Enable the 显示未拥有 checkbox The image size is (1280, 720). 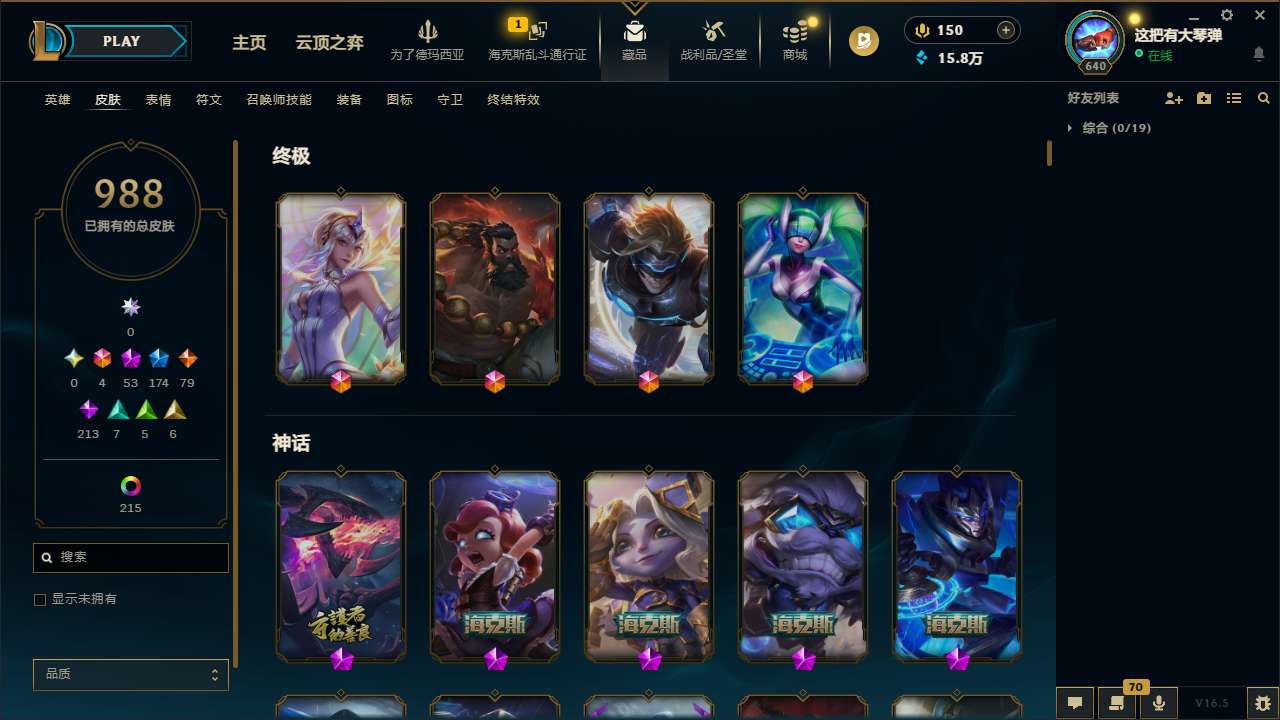click(x=40, y=599)
